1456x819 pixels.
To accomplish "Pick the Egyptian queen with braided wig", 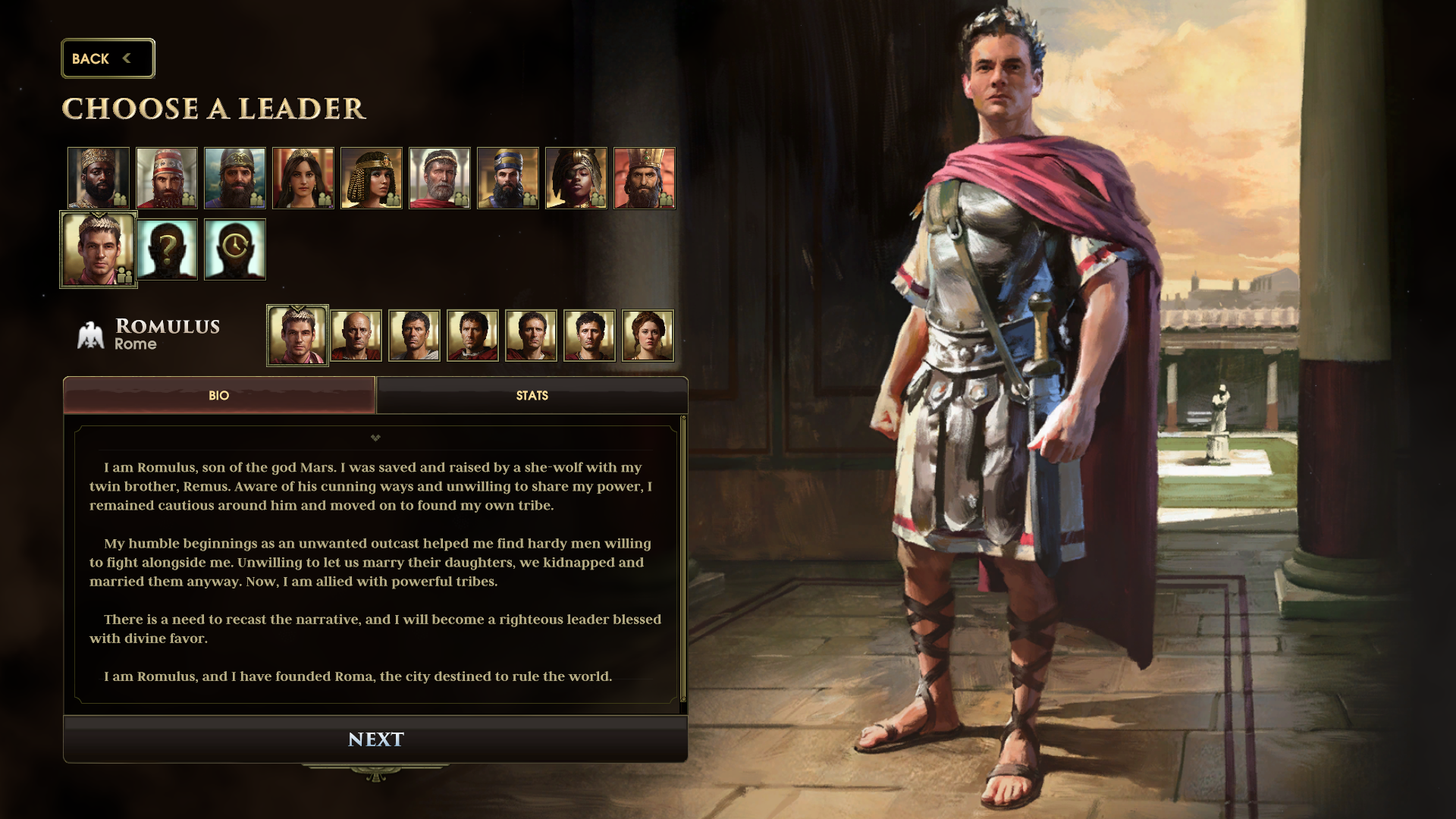I will [x=372, y=178].
